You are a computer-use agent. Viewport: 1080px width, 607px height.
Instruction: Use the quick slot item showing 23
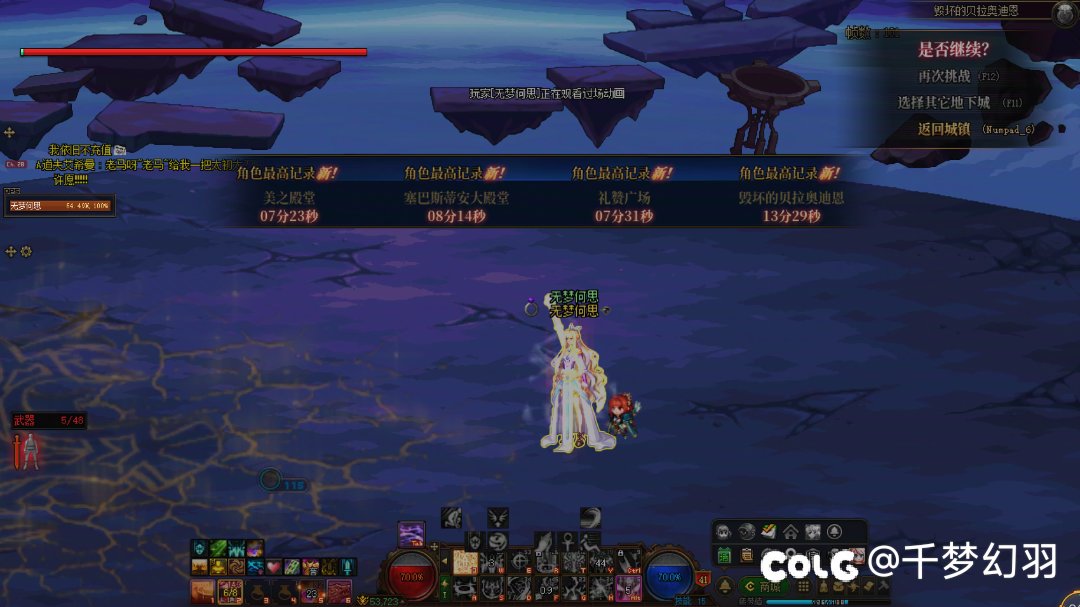click(312, 592)
